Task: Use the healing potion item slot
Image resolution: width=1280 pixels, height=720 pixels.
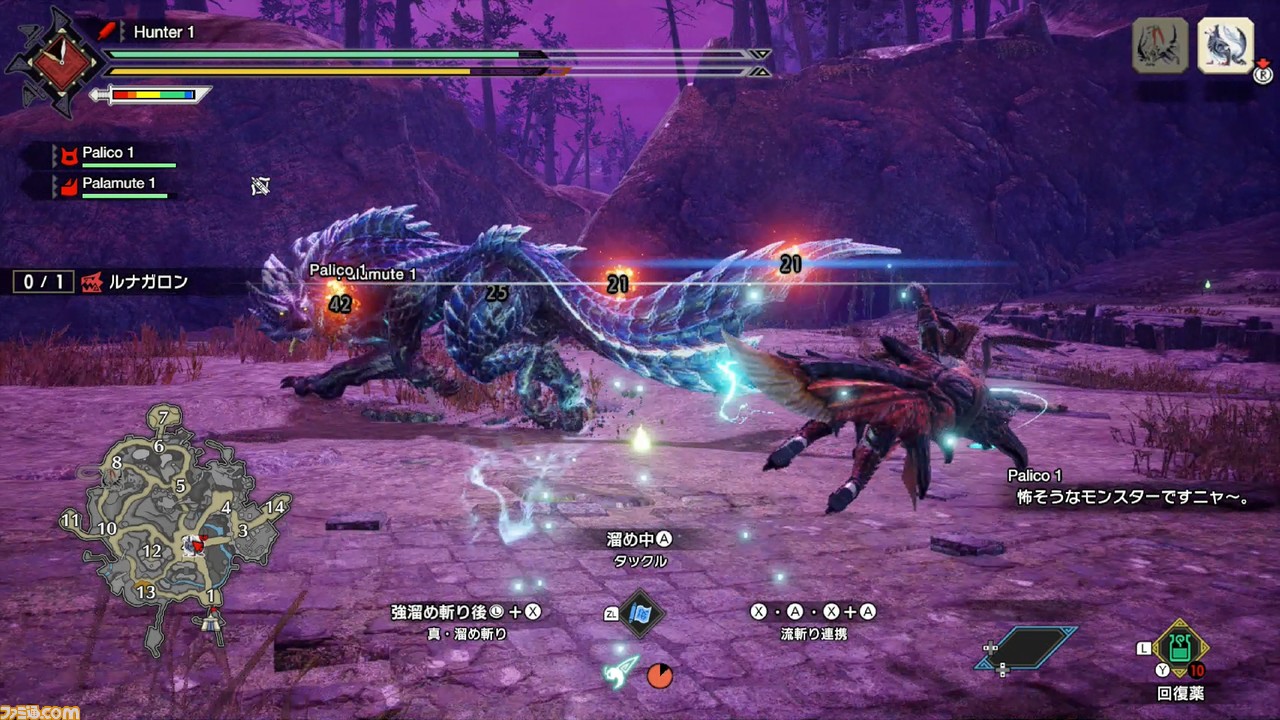Action: (1180, 648)
